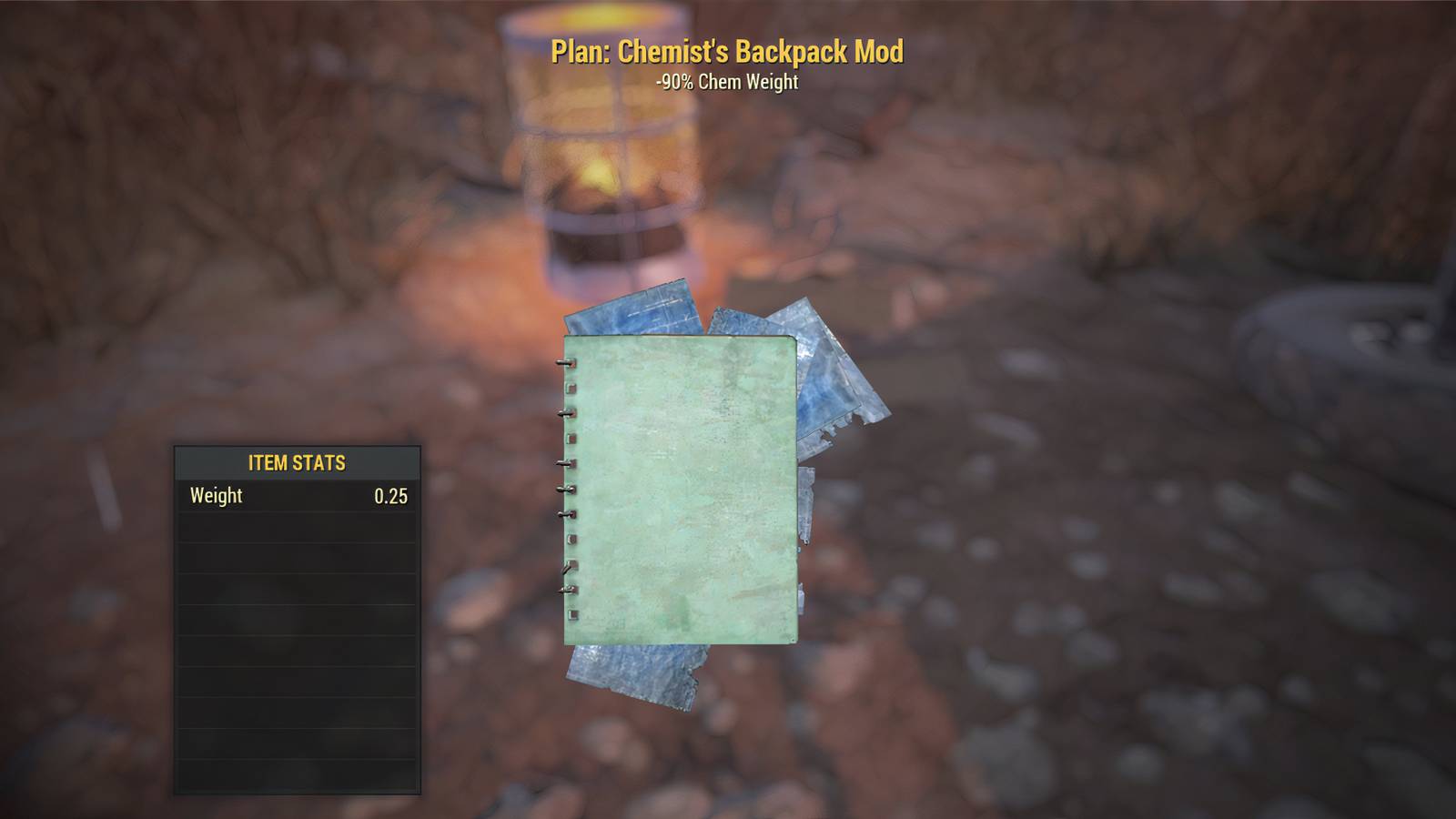Click the ITEM STATS panel header

click(x=297, y=462)
